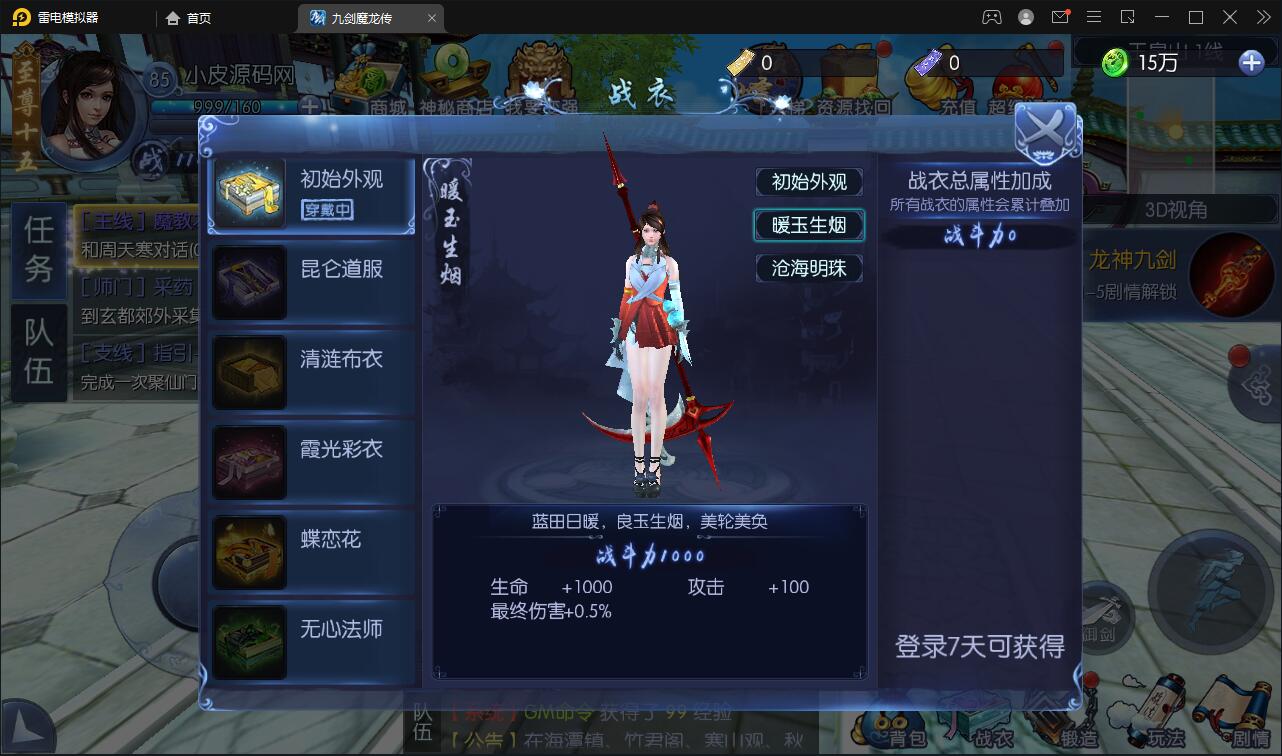Switch to the 沧海明珠 appearance
Image resolution: width=1282 pixels, height=756 pixels.
tap(808, 268)
